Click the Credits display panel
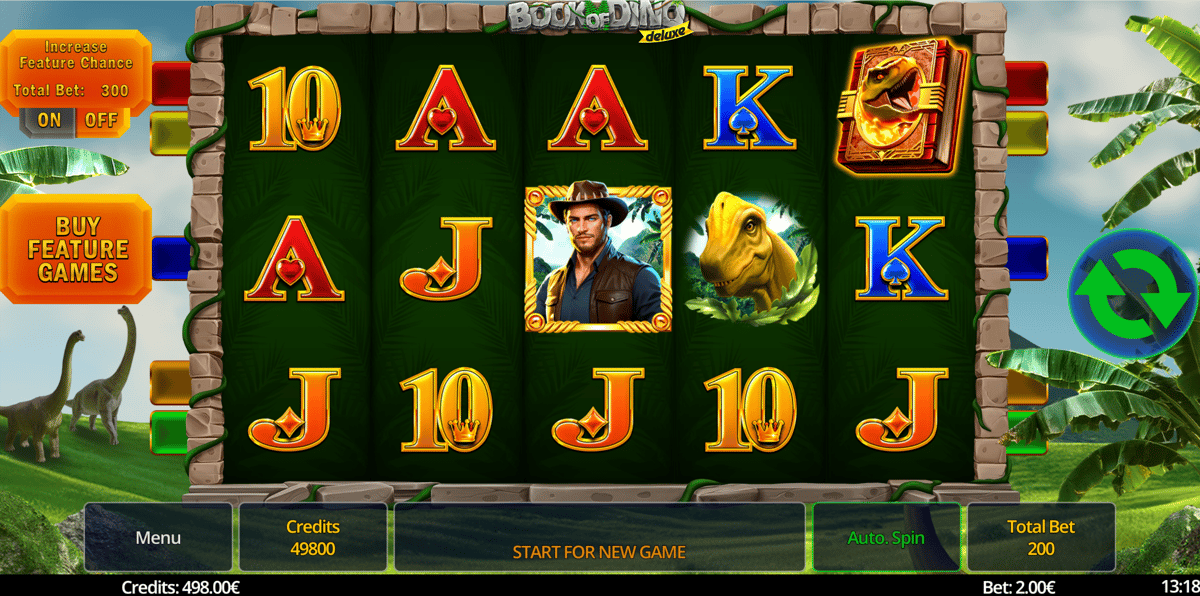Screen dimensions: 1200x596 [313, 537]
